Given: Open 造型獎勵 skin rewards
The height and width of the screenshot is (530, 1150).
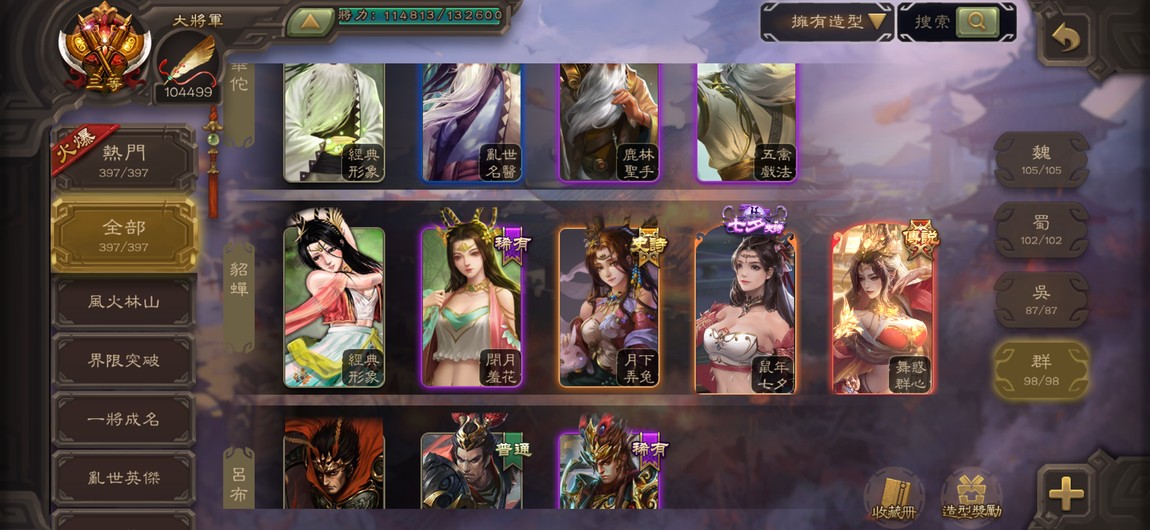Looking at the screenshot, I should pyautogui.click(x=970, y=494).
